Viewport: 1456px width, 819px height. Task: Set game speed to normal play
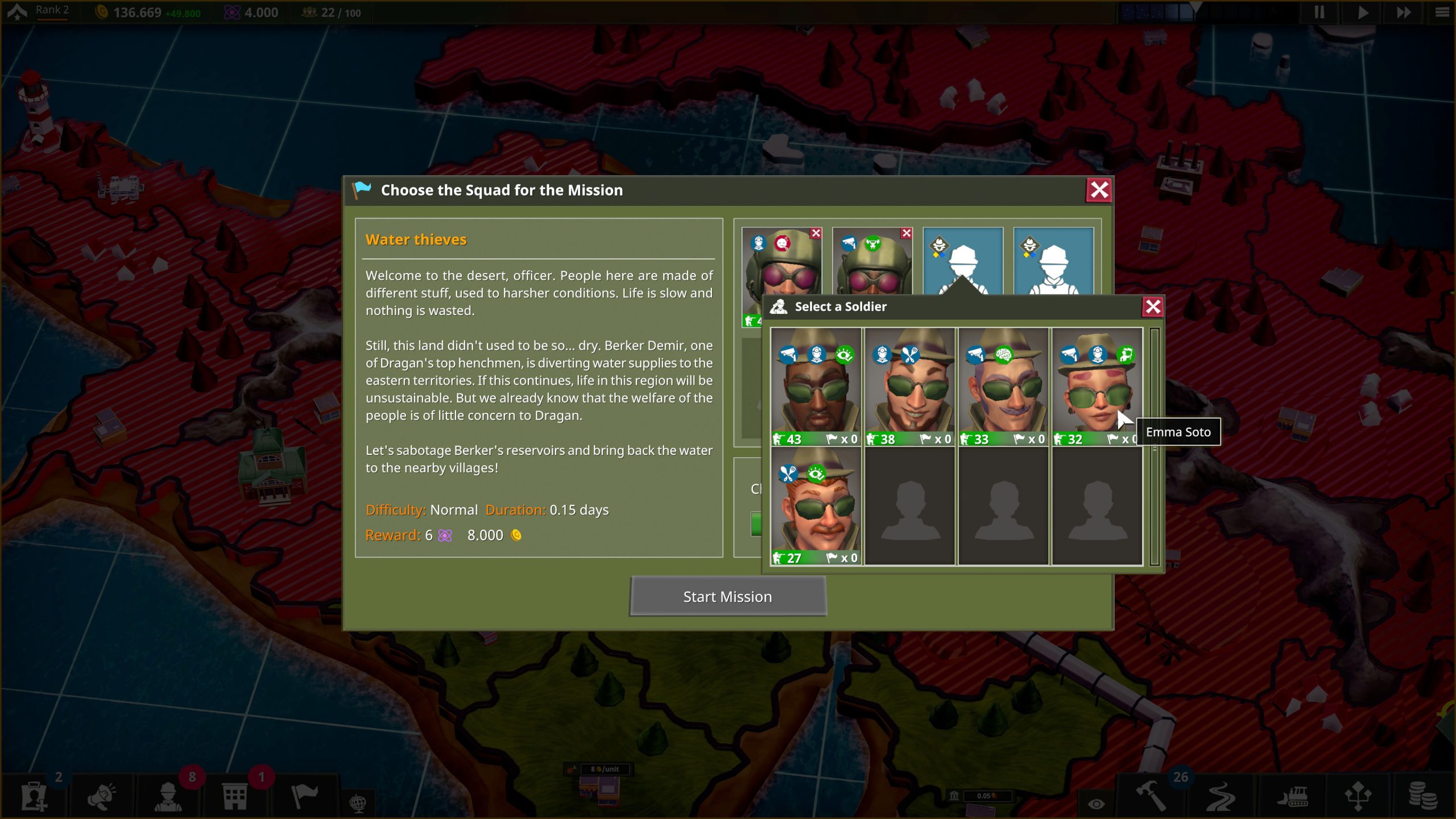[1363, 13]
